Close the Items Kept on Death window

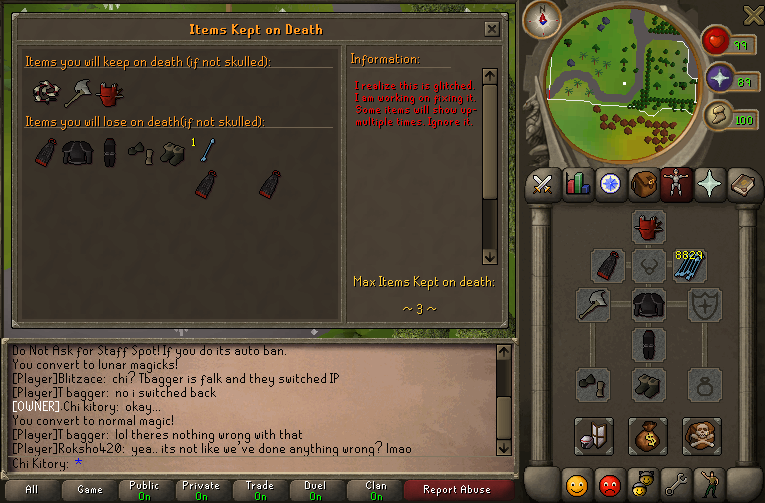491,29
